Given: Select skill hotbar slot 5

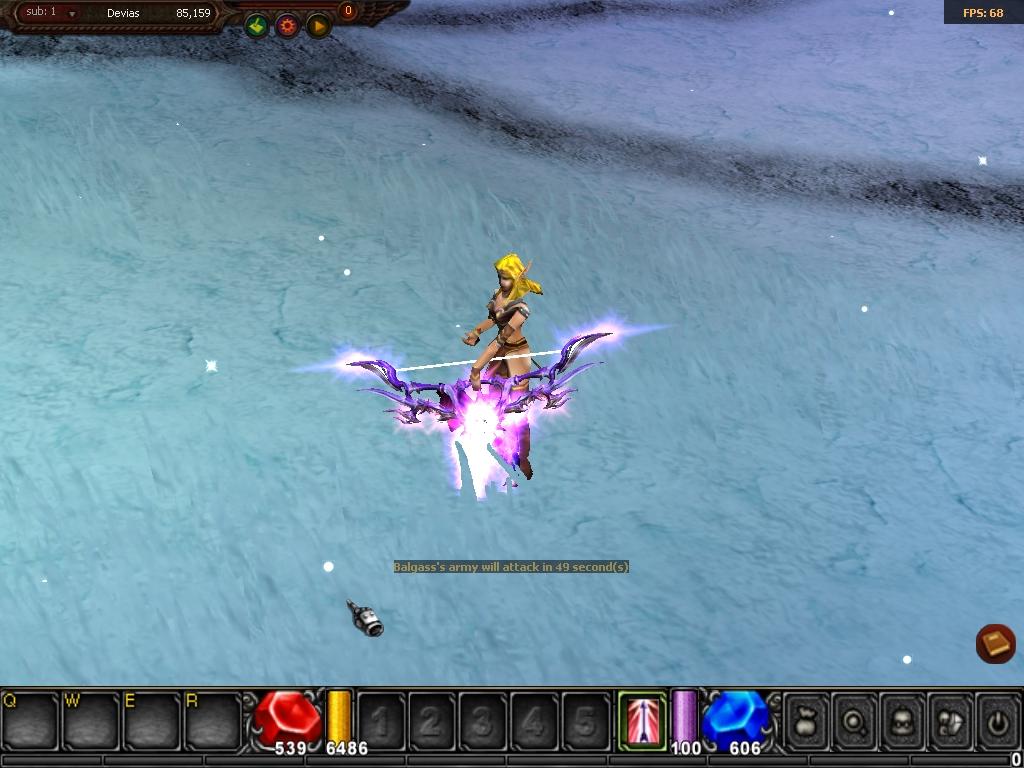Looking at the screenshot, I should (x=586, y=719).
